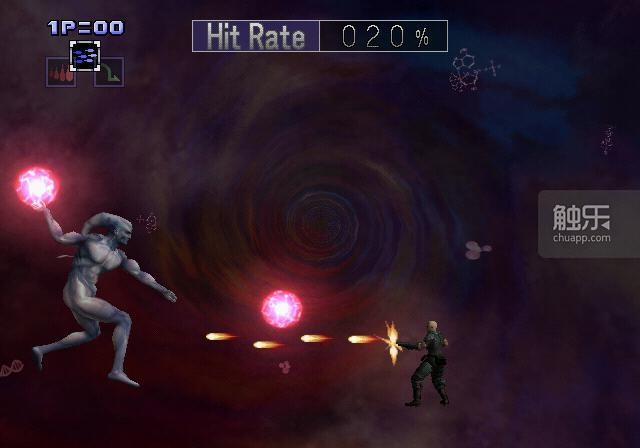Choose the red flame weapon icon
Screen dimensions: 640x448
(61, 73)
